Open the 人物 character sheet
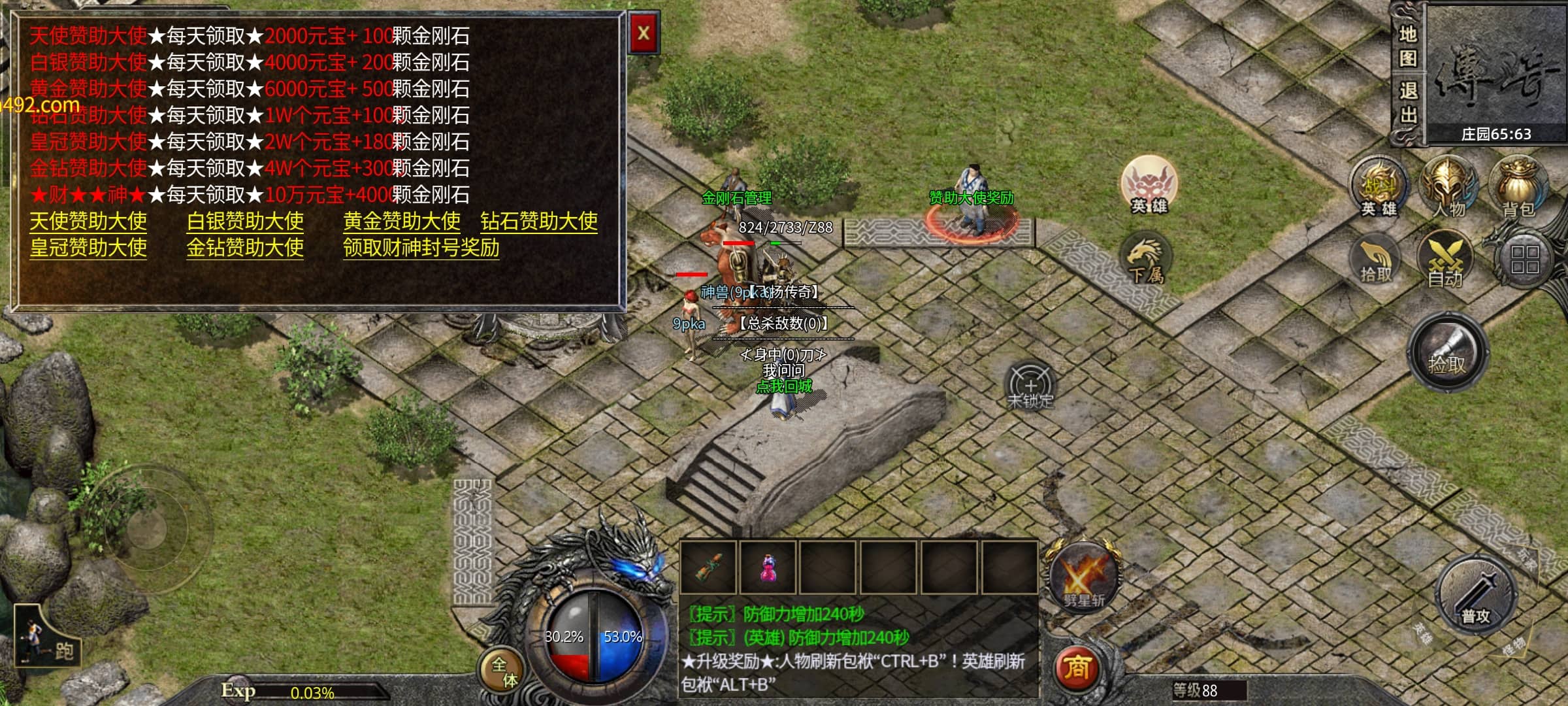 click(1448, 188)
